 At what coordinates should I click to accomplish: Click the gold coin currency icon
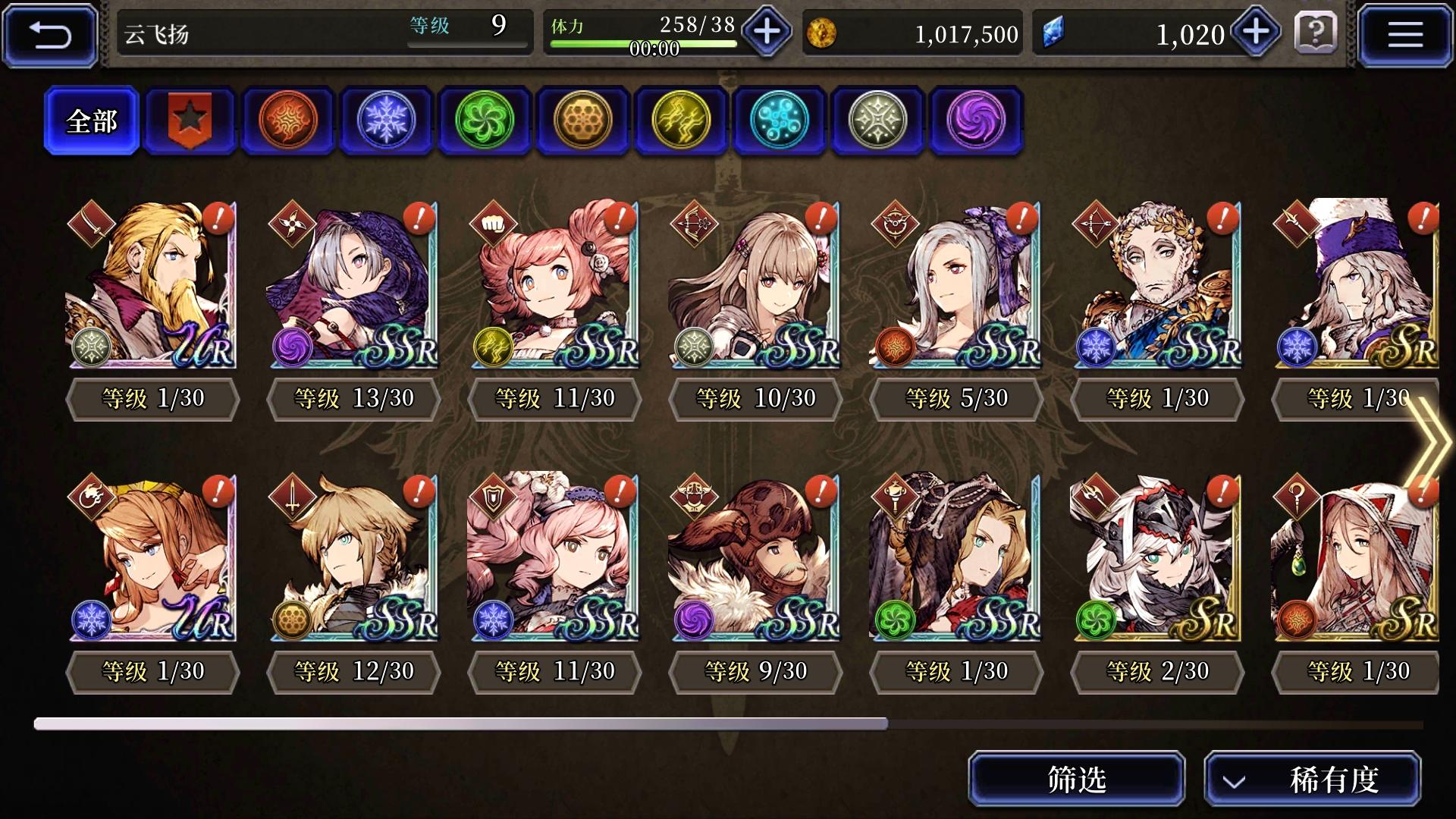coord(822,33)
